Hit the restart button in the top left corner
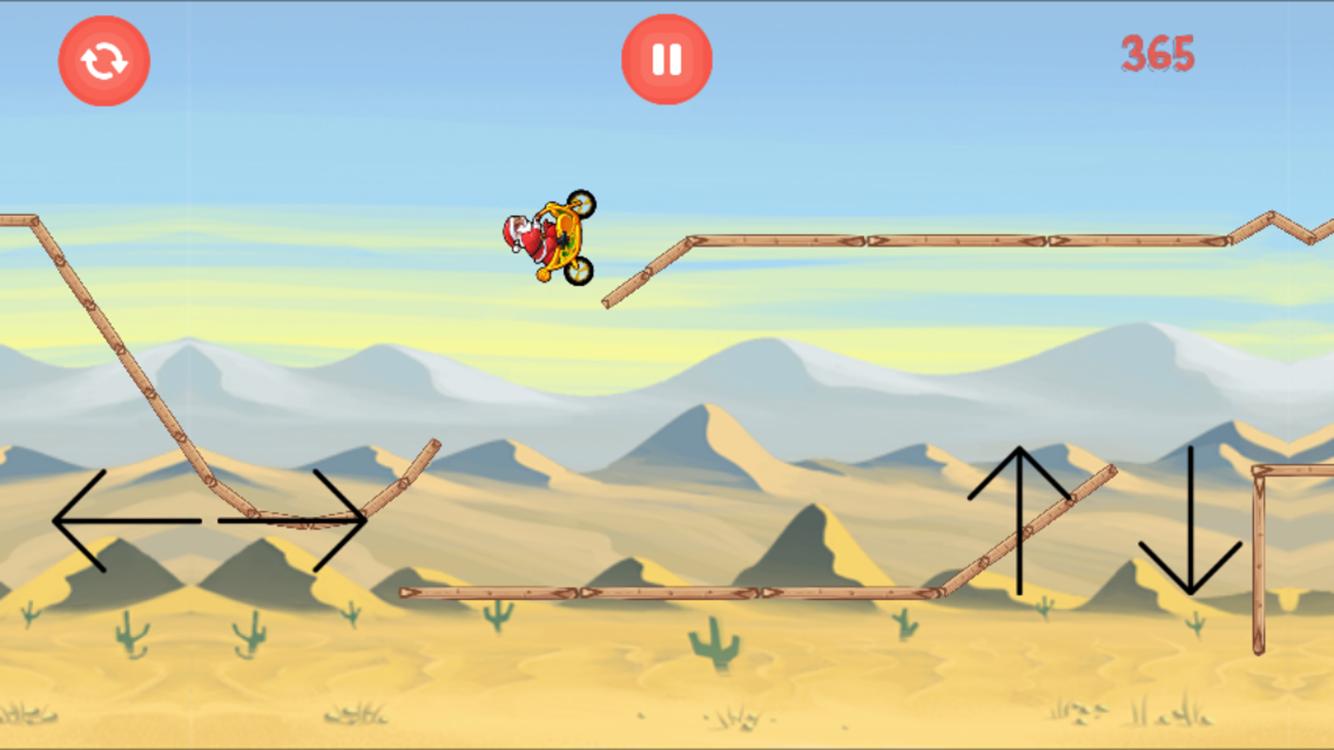 pos(105,60)
